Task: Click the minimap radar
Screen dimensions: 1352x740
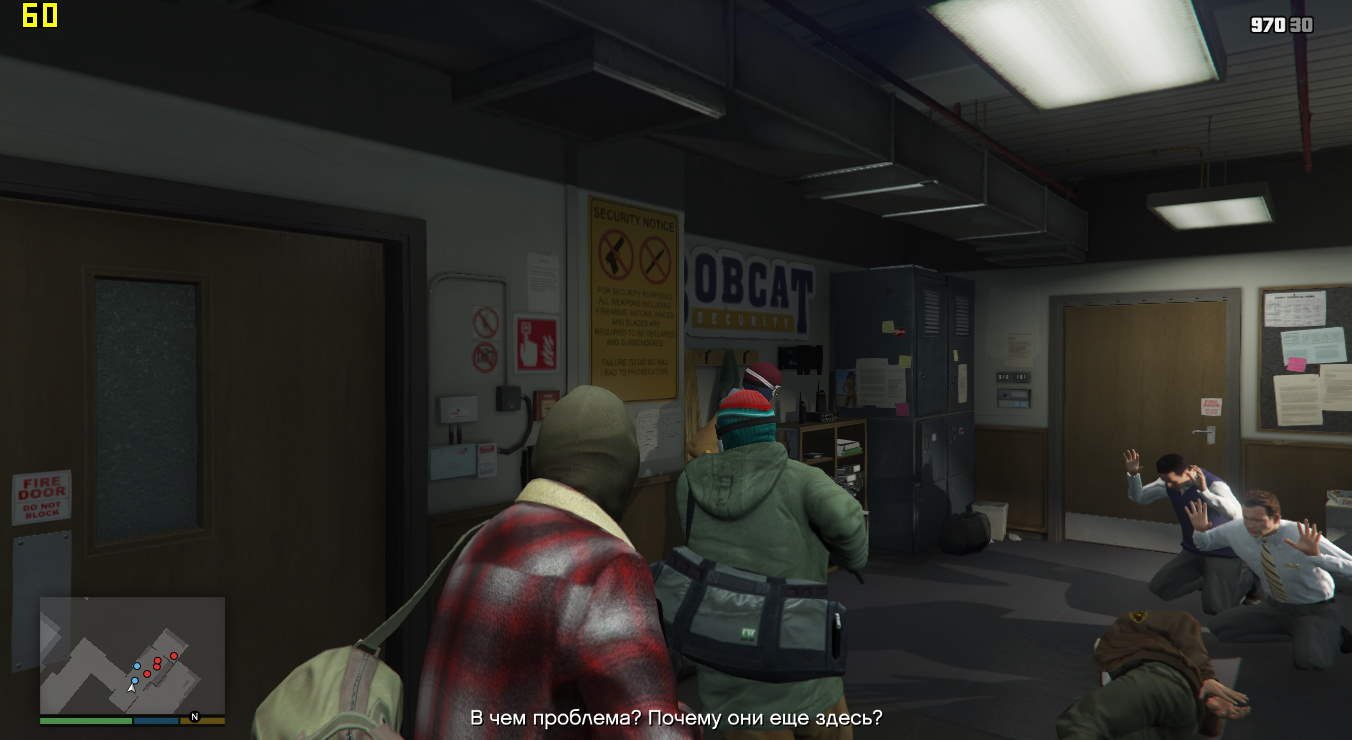Action: 132,655
